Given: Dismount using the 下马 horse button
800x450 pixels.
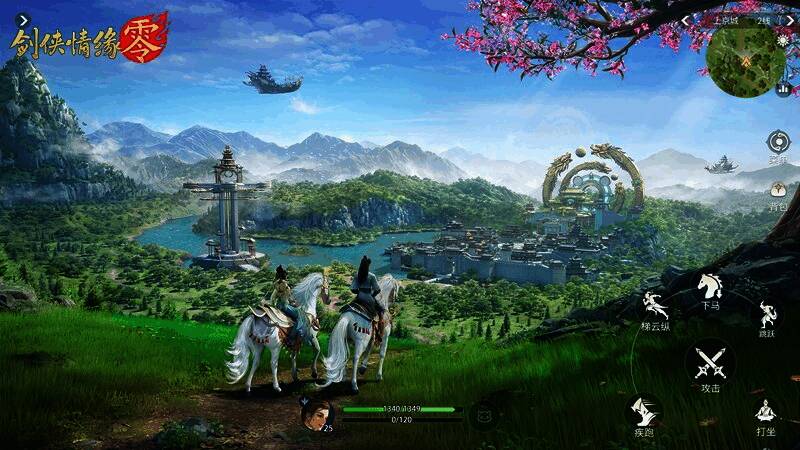Looking at the screenshot, I should 710,288.
